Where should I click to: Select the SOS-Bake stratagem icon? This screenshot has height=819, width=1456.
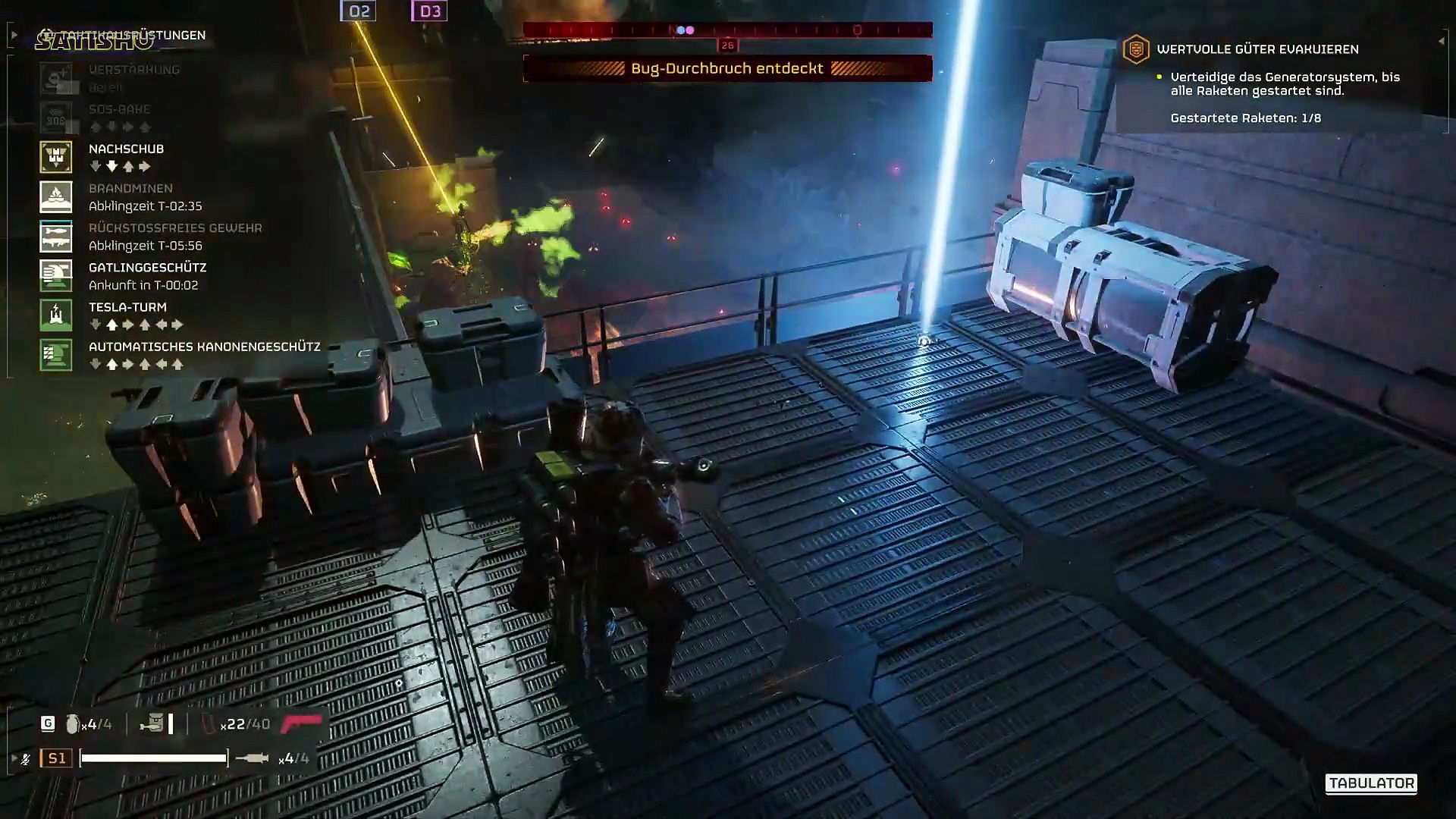pos(56,118)
